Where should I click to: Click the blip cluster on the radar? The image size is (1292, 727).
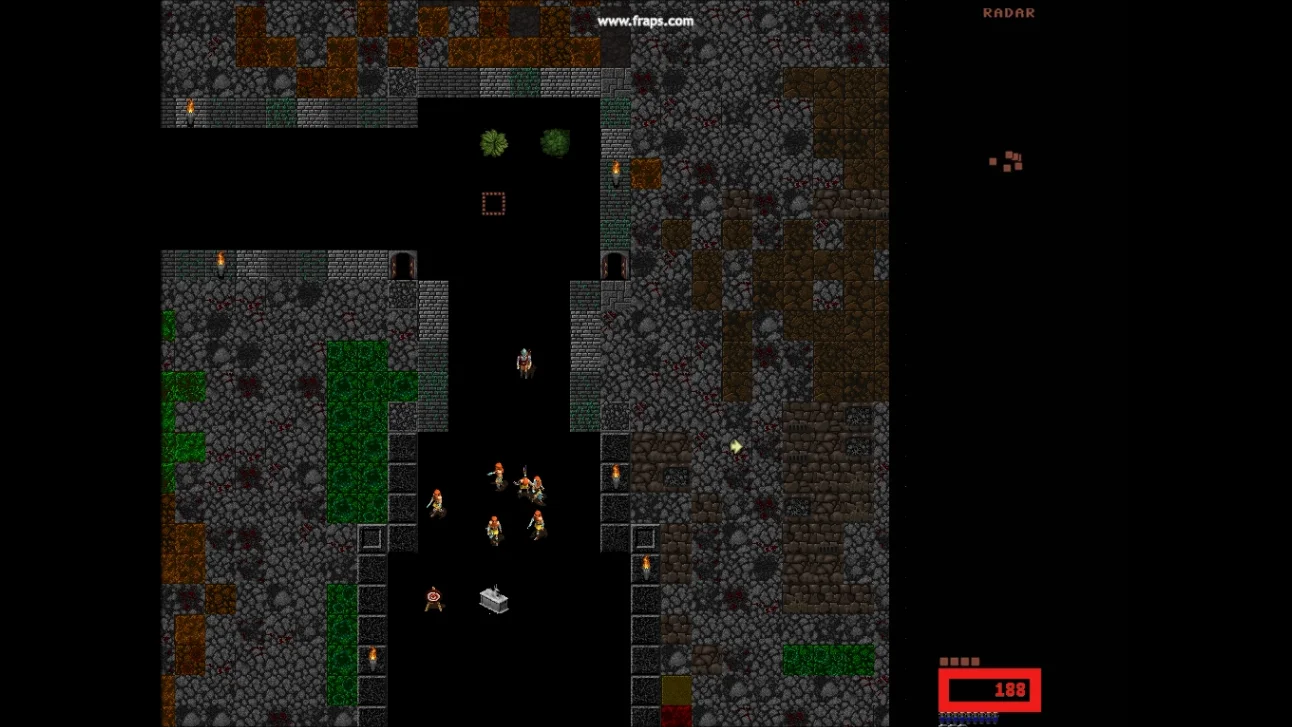[1008, 162]
